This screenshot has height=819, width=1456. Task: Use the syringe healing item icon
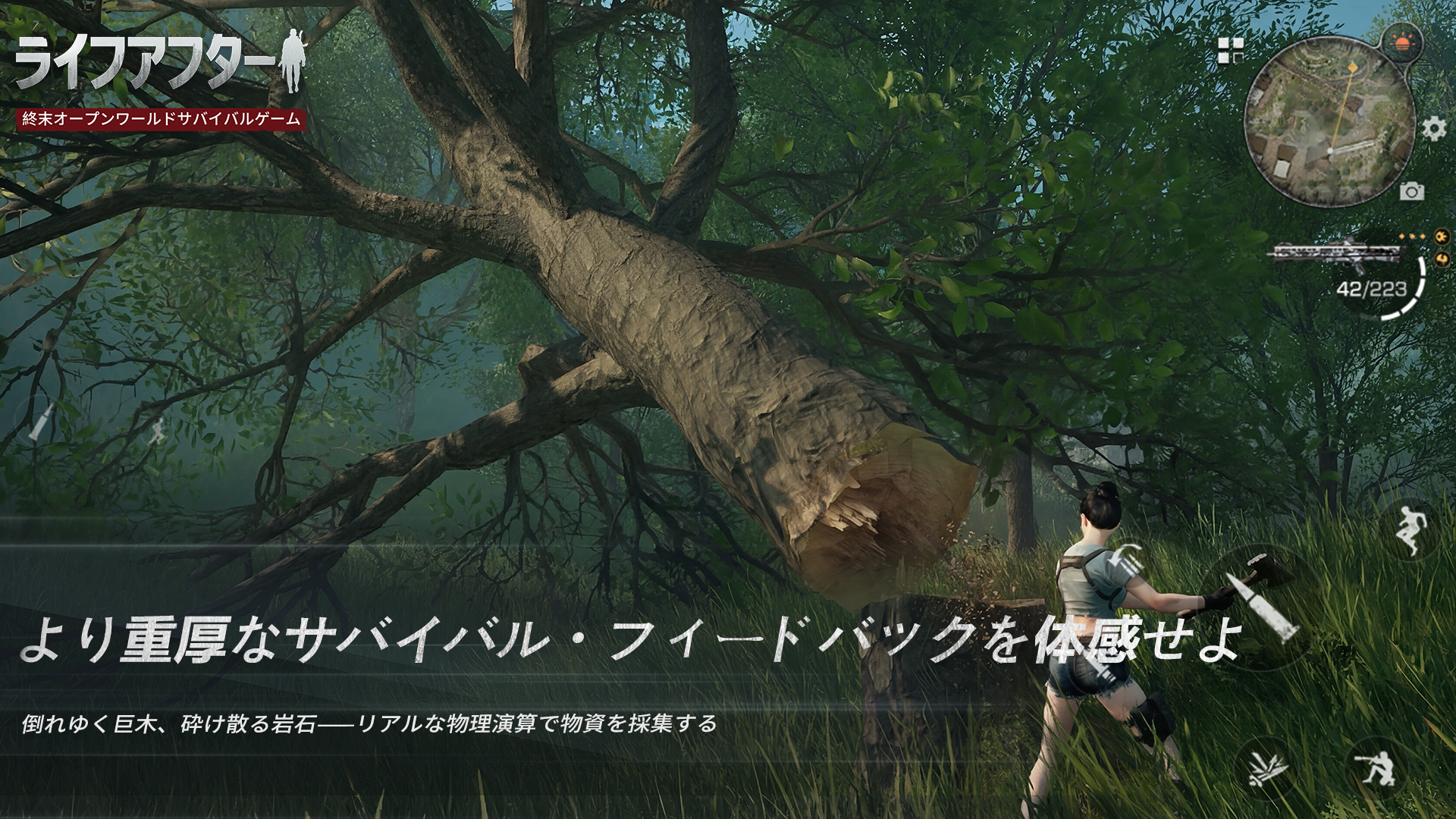click(x=39, y=422)
